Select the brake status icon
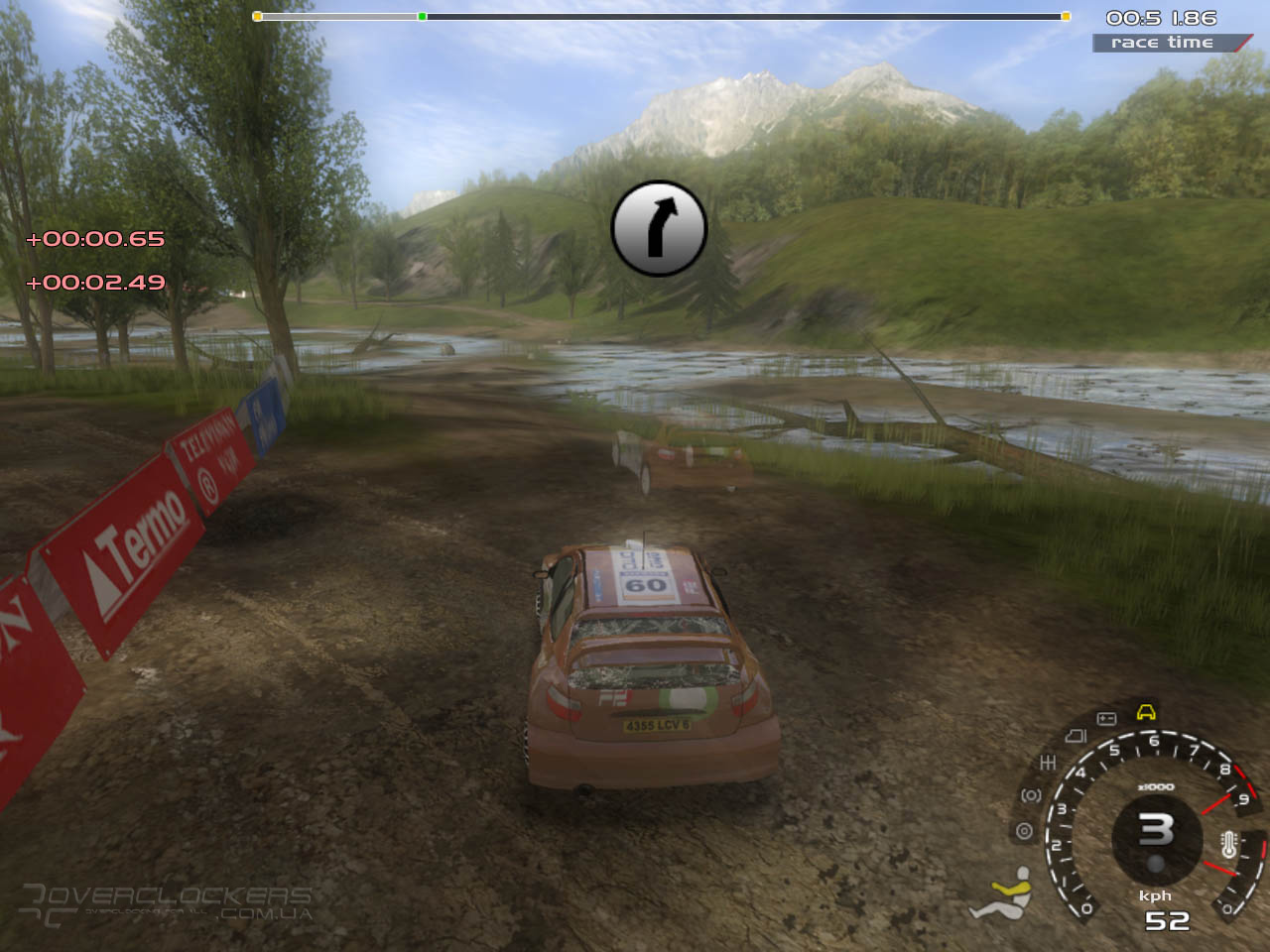This screenshot has height=952, width=1270. pos(1031,795)
